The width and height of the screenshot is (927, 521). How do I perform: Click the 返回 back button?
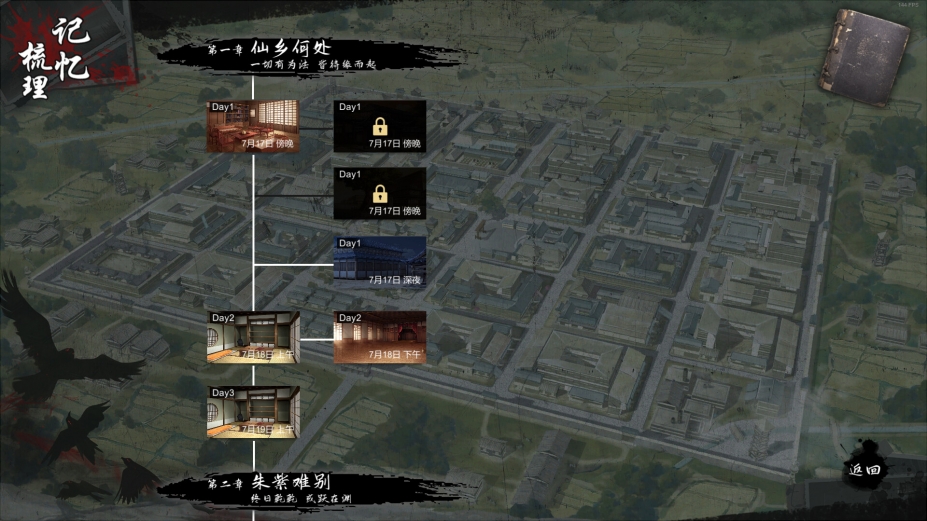[x=864, y=469]
